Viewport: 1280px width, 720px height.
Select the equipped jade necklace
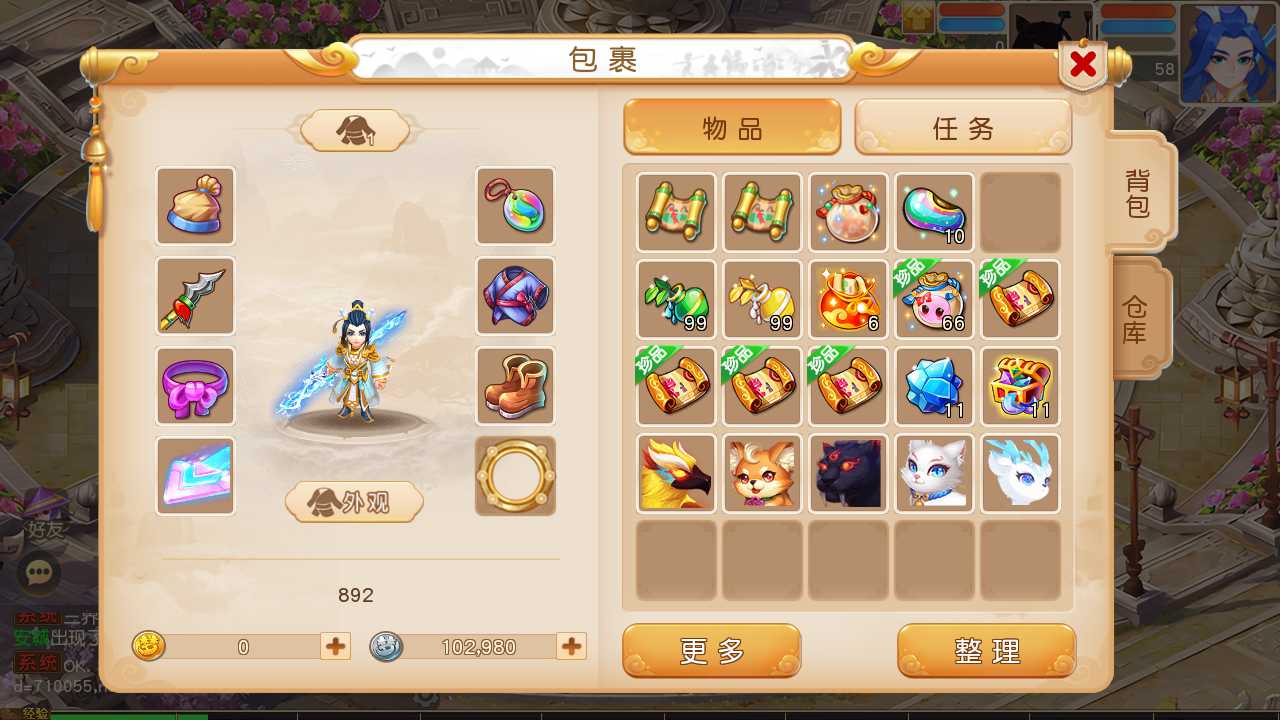pos(515,206)
